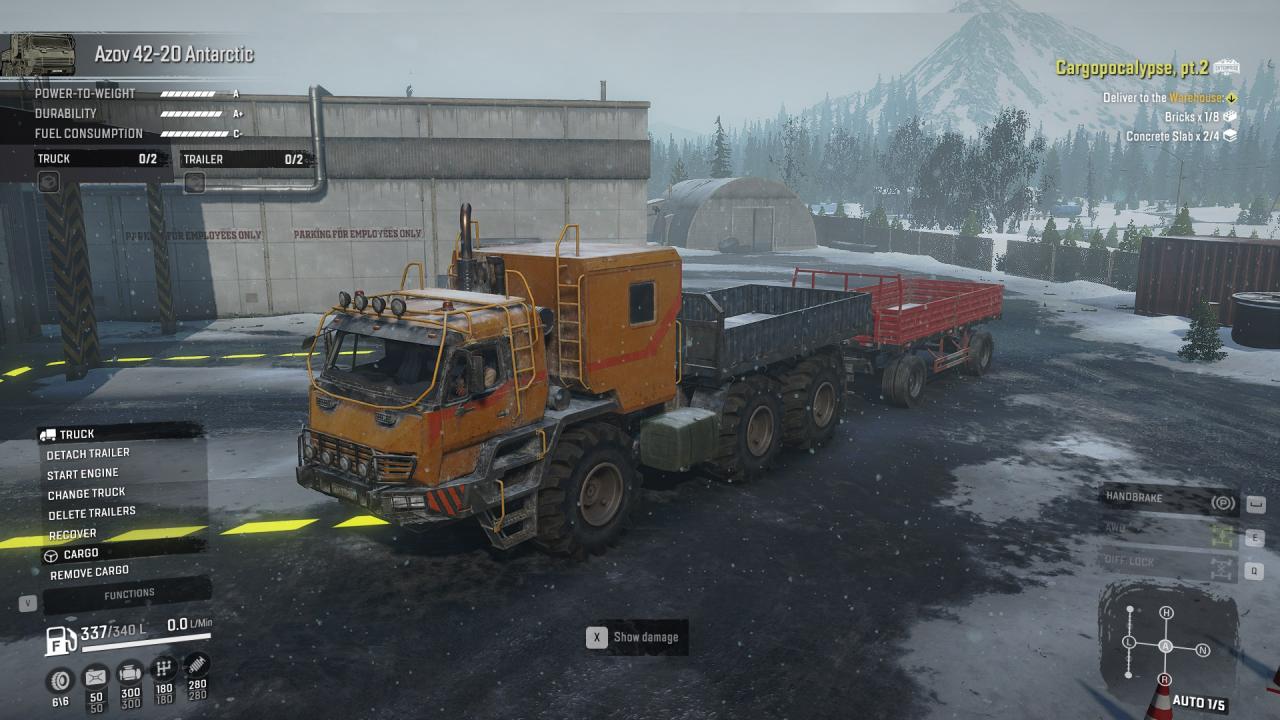1280x720 pixels.
Task: Open the Functions panel
Action: (129, 594)
